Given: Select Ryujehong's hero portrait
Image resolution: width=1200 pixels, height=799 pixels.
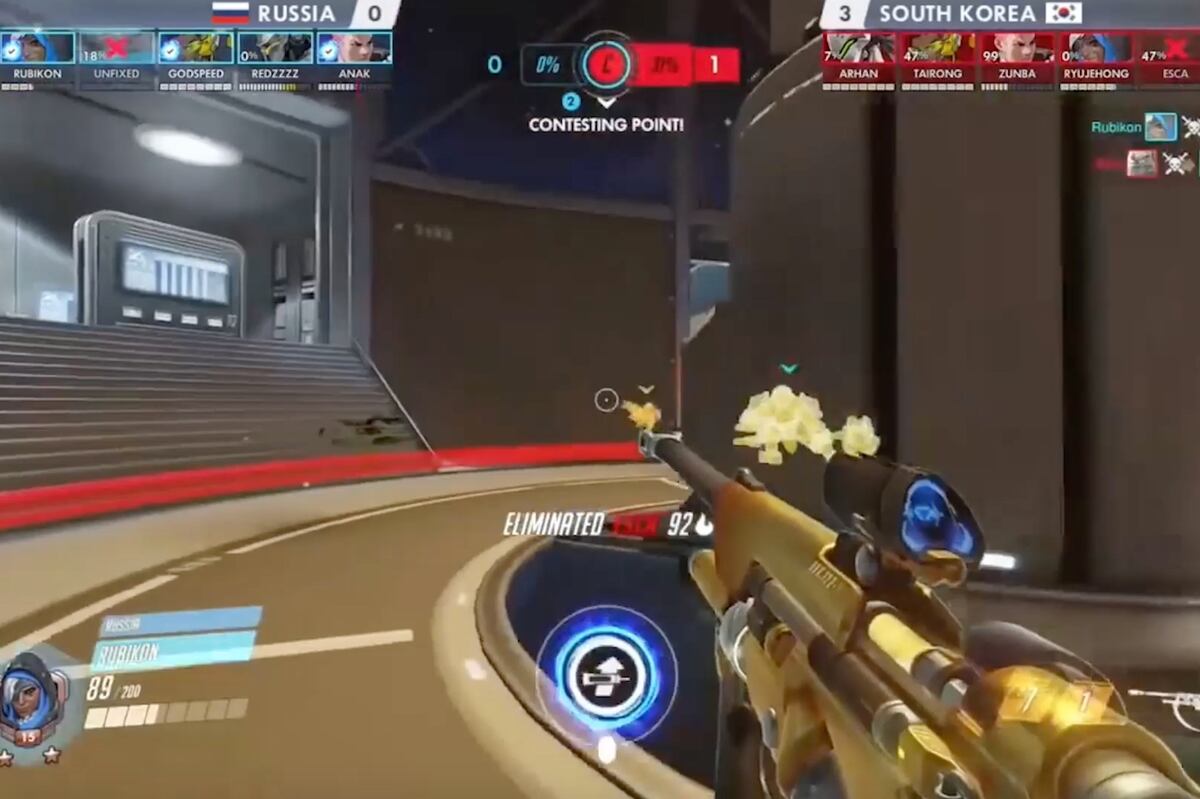Looking at the screenshot, I should coord(1095,48).
